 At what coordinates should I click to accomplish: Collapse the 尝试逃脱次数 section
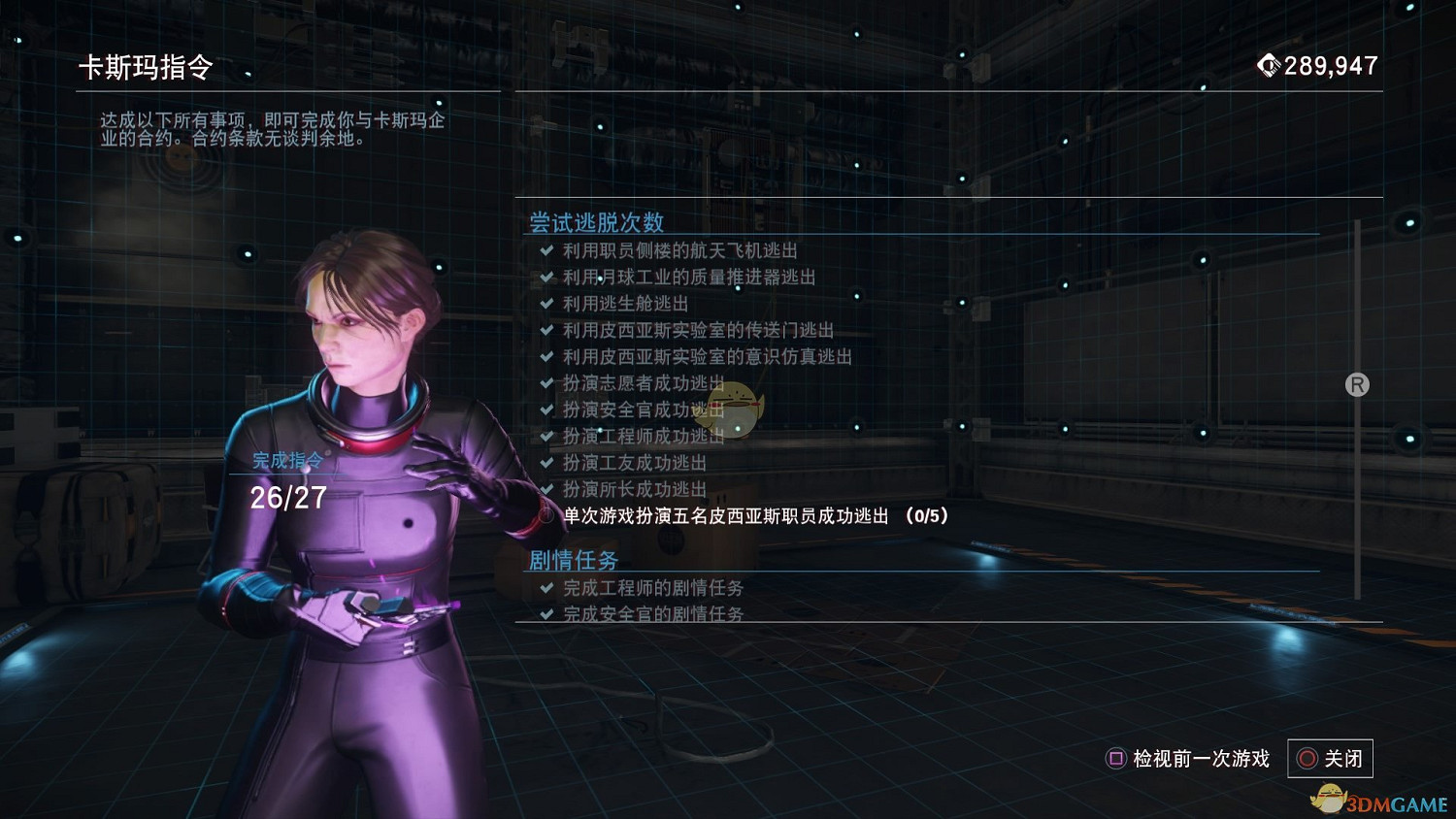click(x=594, y=221)
